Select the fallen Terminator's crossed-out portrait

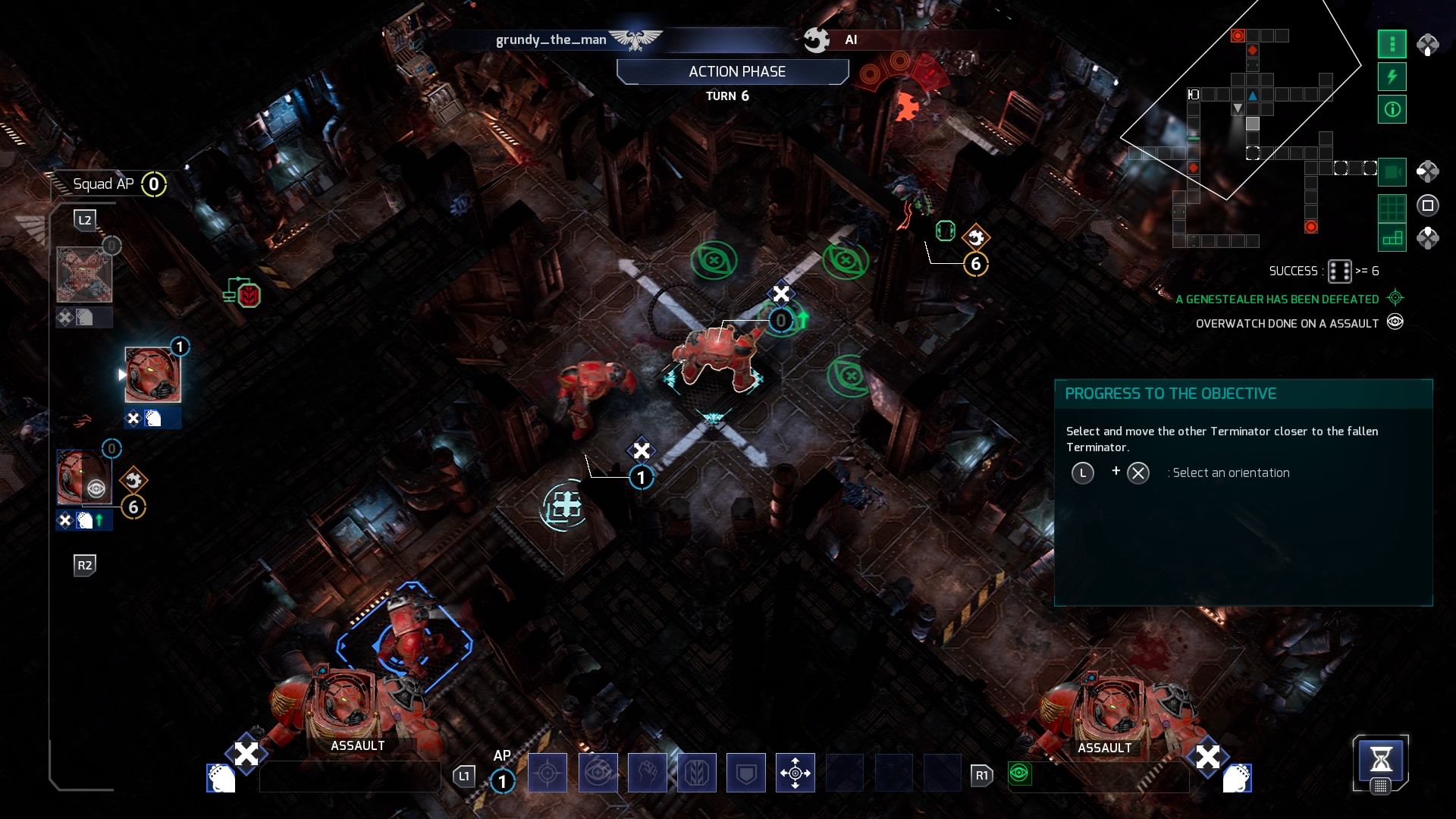tap(84, 275)
